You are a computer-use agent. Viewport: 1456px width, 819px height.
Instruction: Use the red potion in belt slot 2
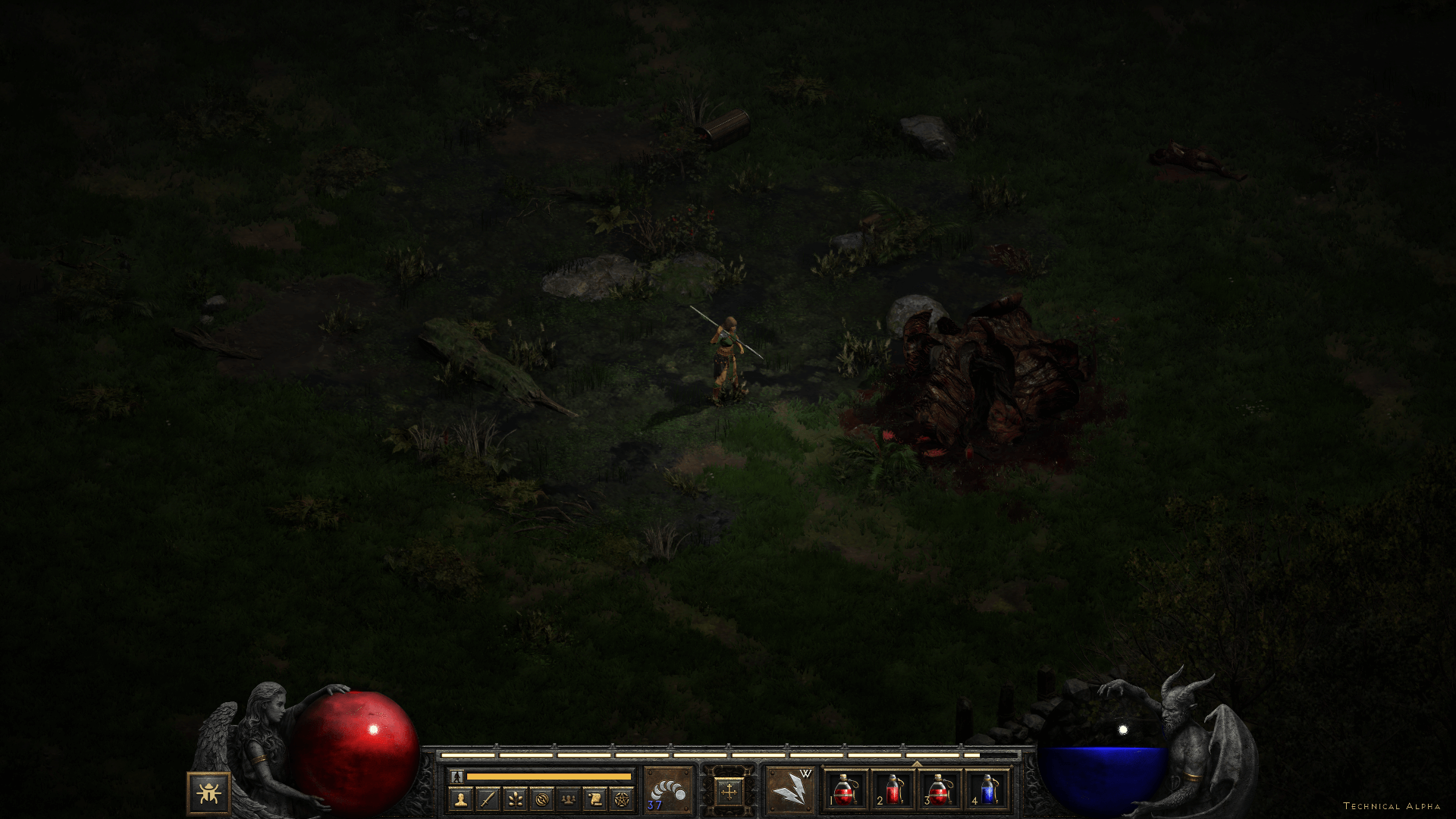(x=893, y=790)
